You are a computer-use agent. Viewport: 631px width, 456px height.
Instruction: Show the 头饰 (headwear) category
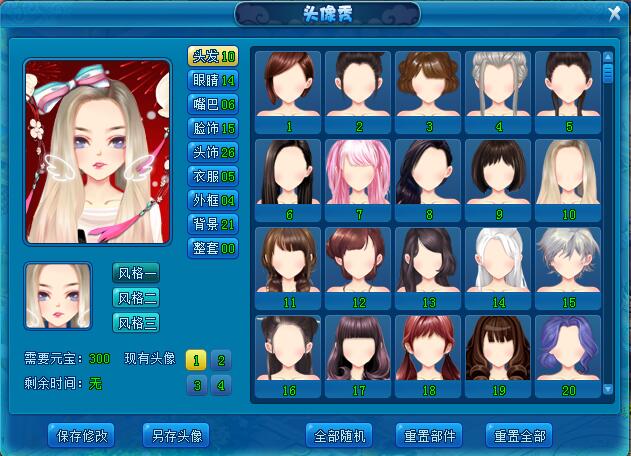213,152
